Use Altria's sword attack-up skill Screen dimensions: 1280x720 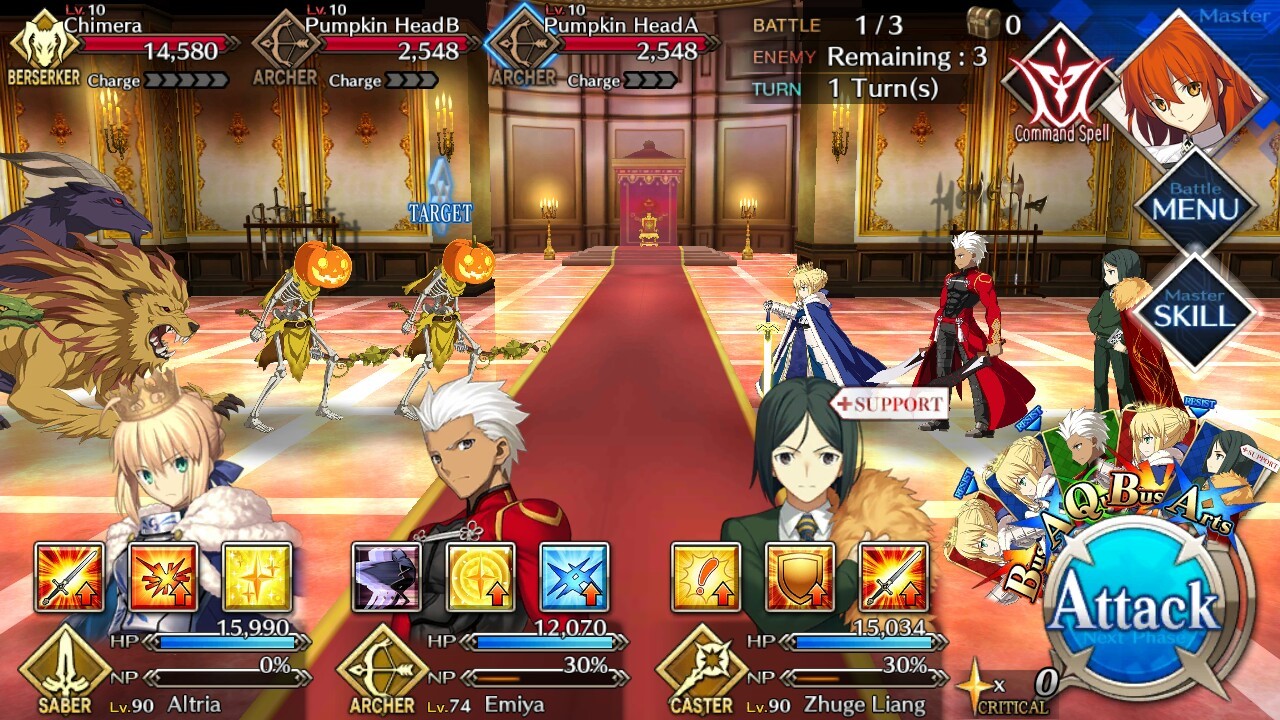[x=70, y=577]
